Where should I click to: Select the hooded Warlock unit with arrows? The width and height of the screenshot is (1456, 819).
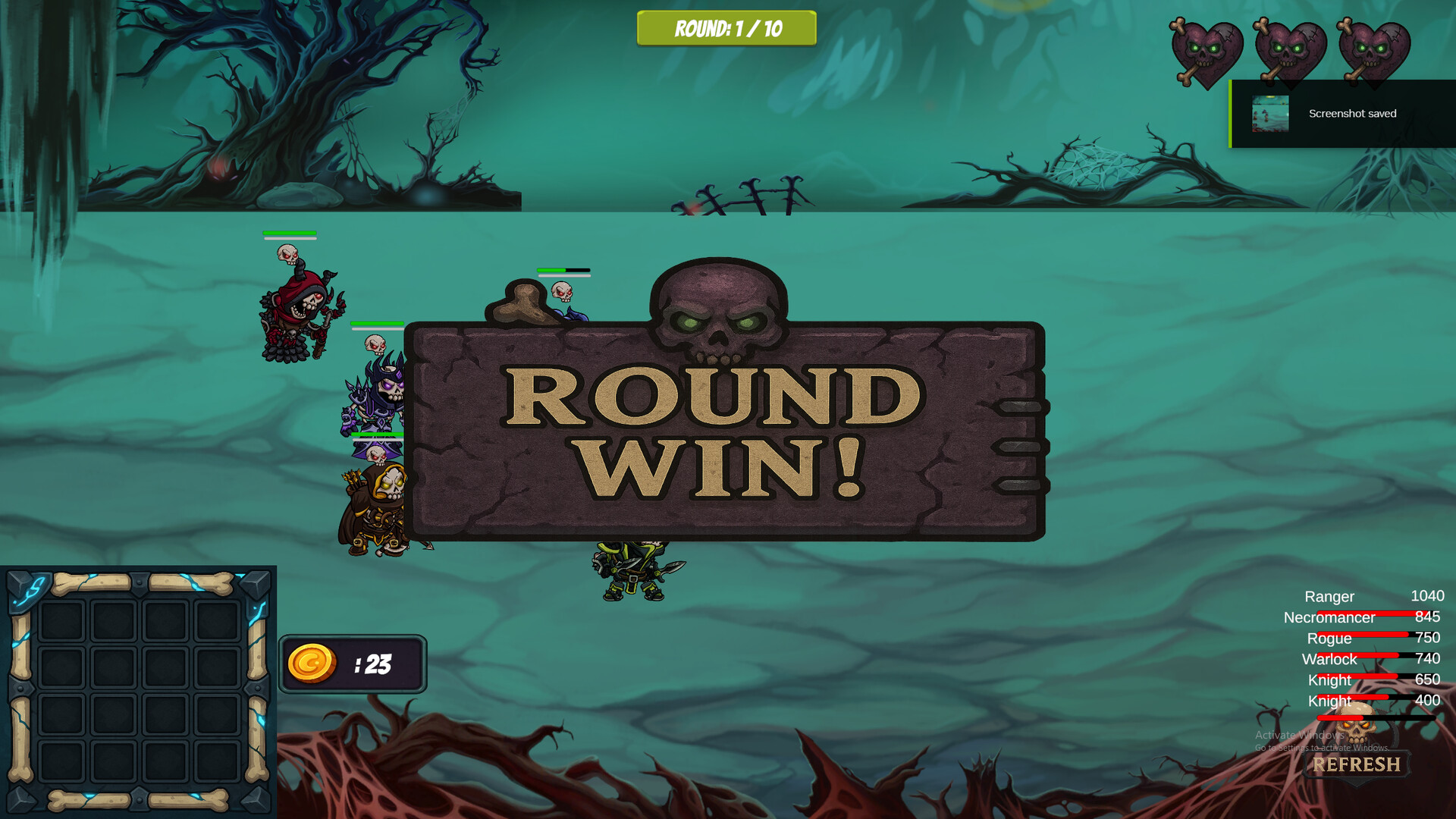point(379,500)
